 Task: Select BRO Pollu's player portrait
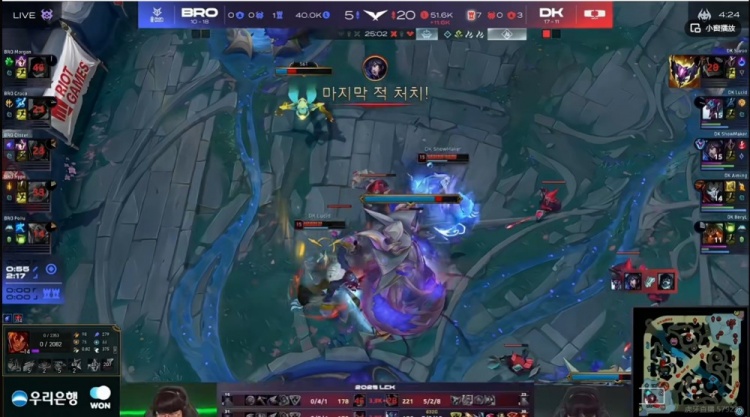pyautogui.click(x=39, y=231)
